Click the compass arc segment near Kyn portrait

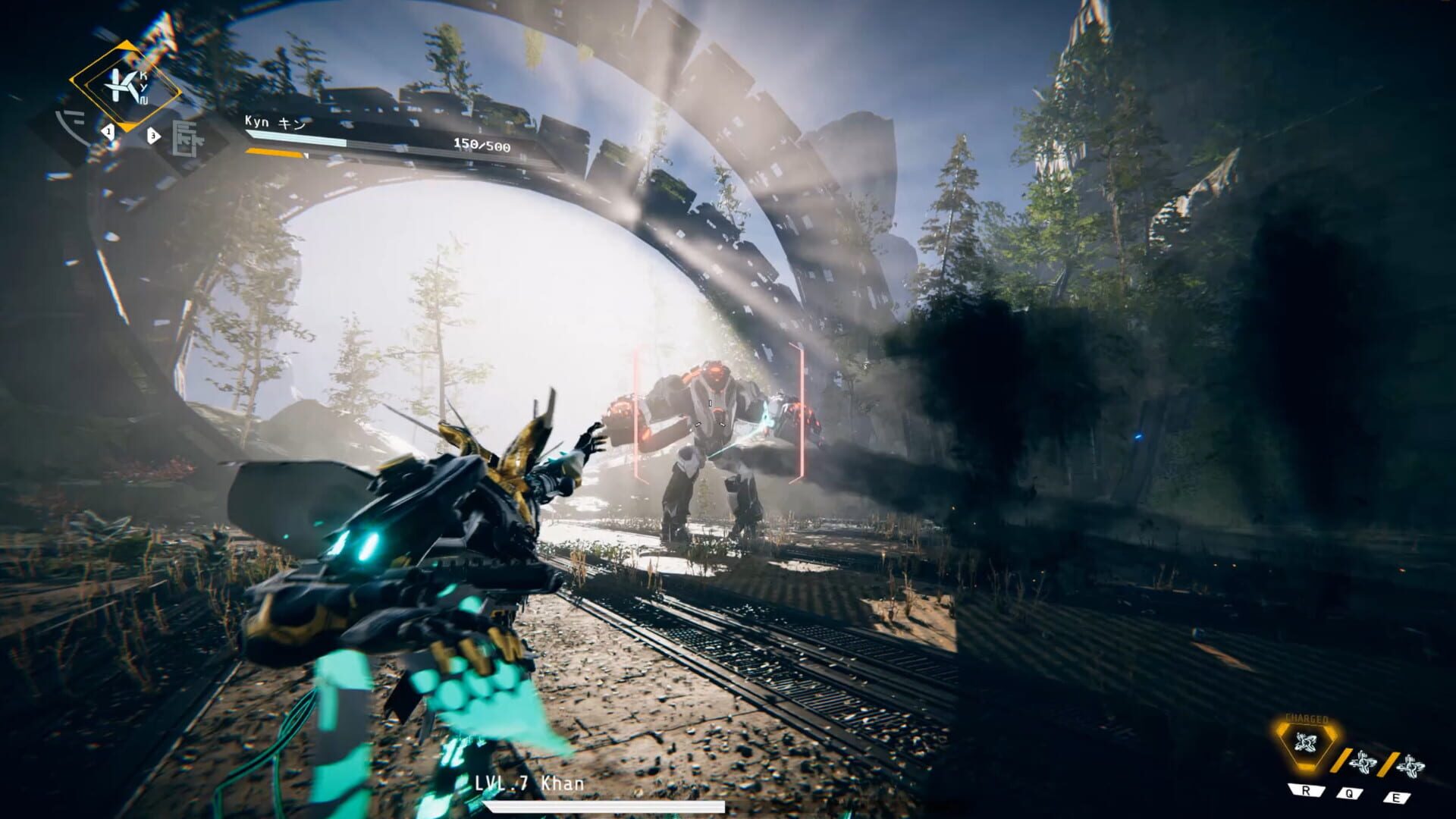point(67,124)
